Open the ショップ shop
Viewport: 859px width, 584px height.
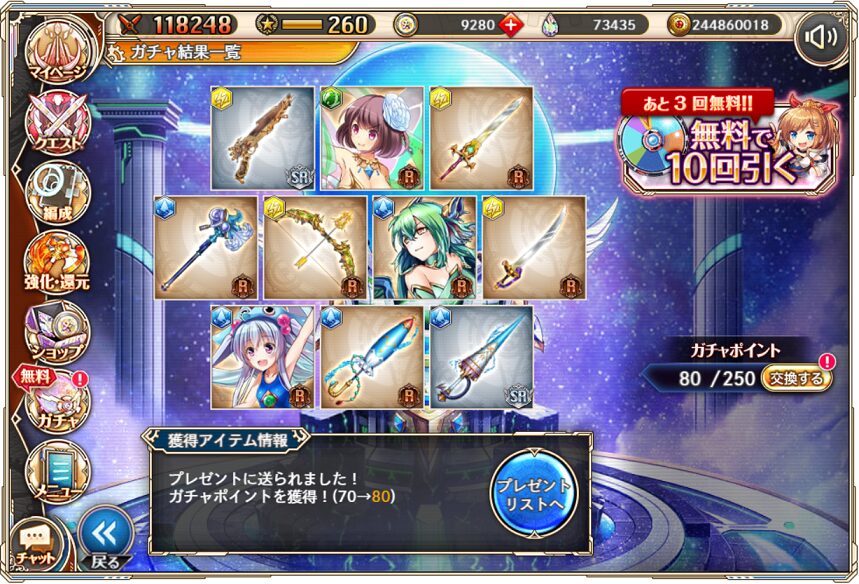58,330
